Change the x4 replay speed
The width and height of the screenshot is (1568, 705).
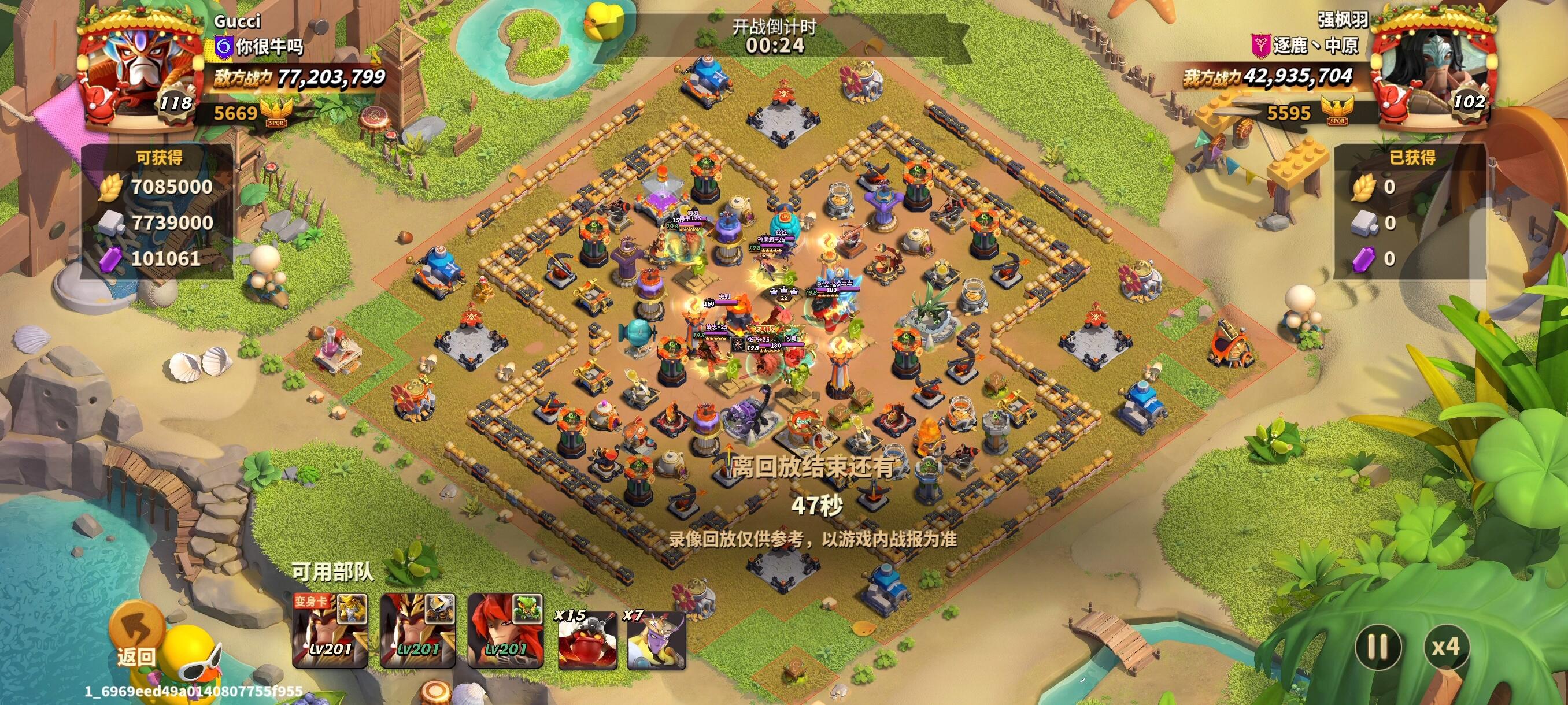pyautogui.click(x=1445, y=646)
